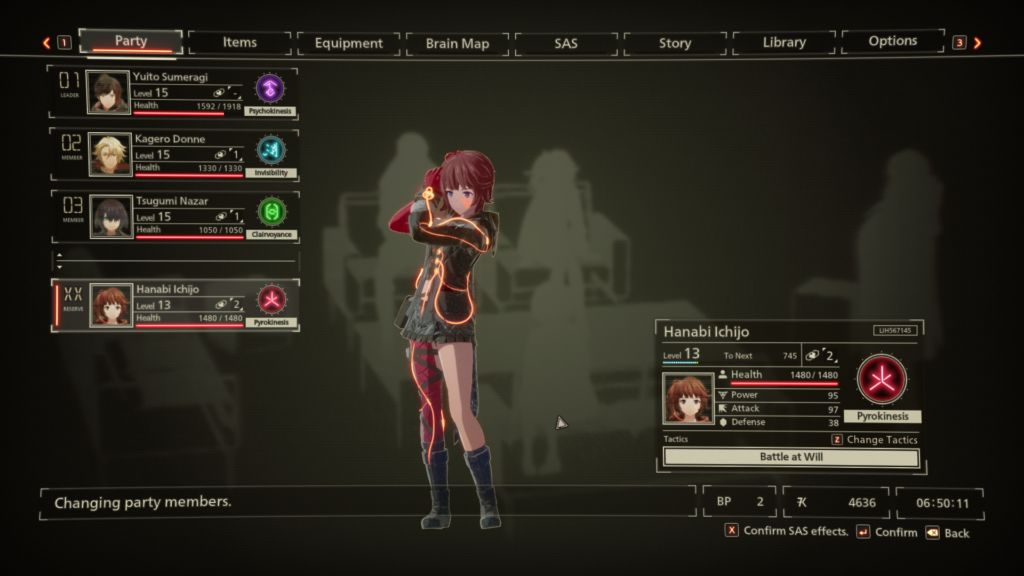The height and width of the screenshot is (576, 1024).
Task: Switch to the Party tab
Action: coord(131,42)
